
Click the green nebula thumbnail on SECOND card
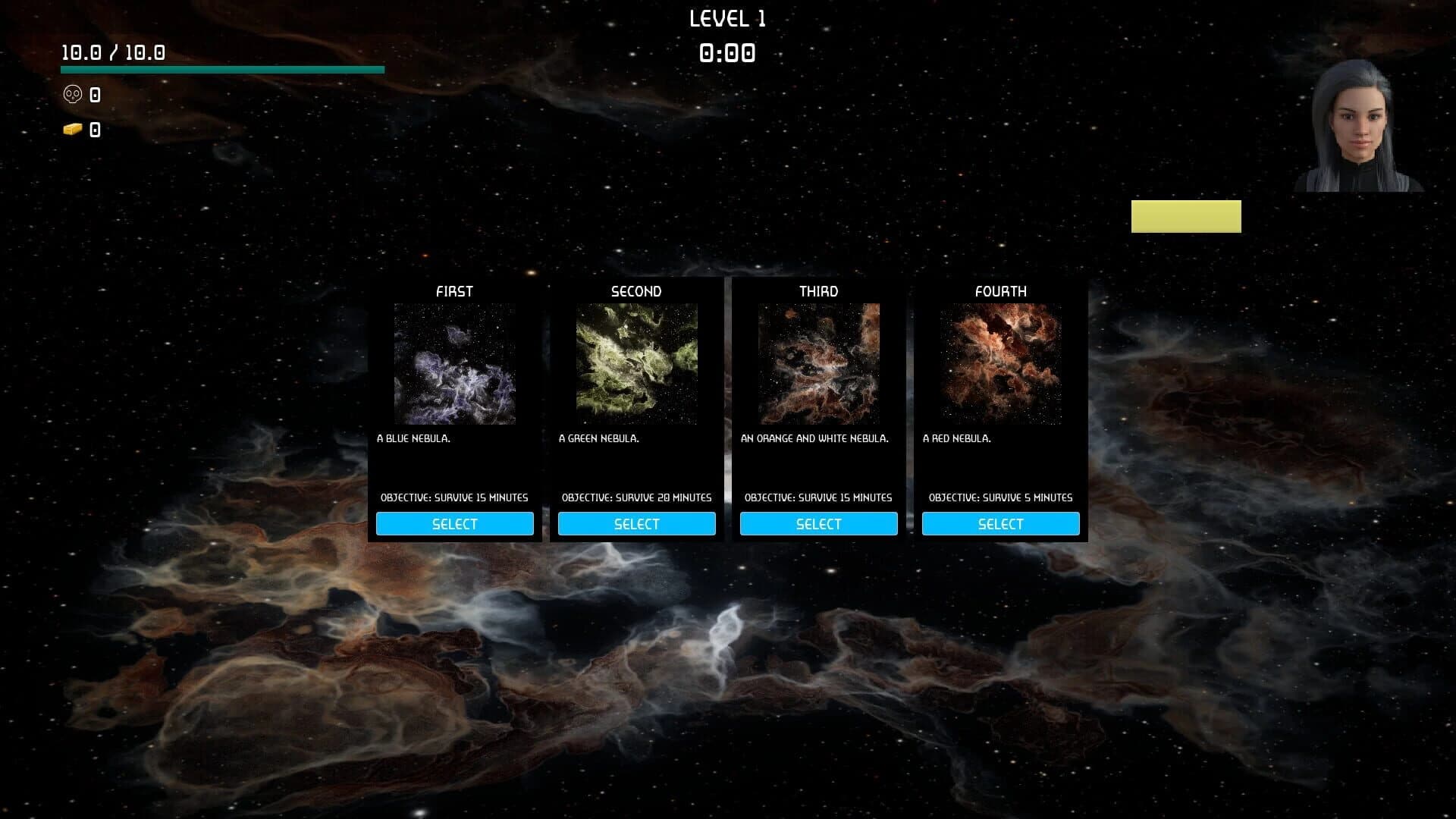click(x=637, y=365)
